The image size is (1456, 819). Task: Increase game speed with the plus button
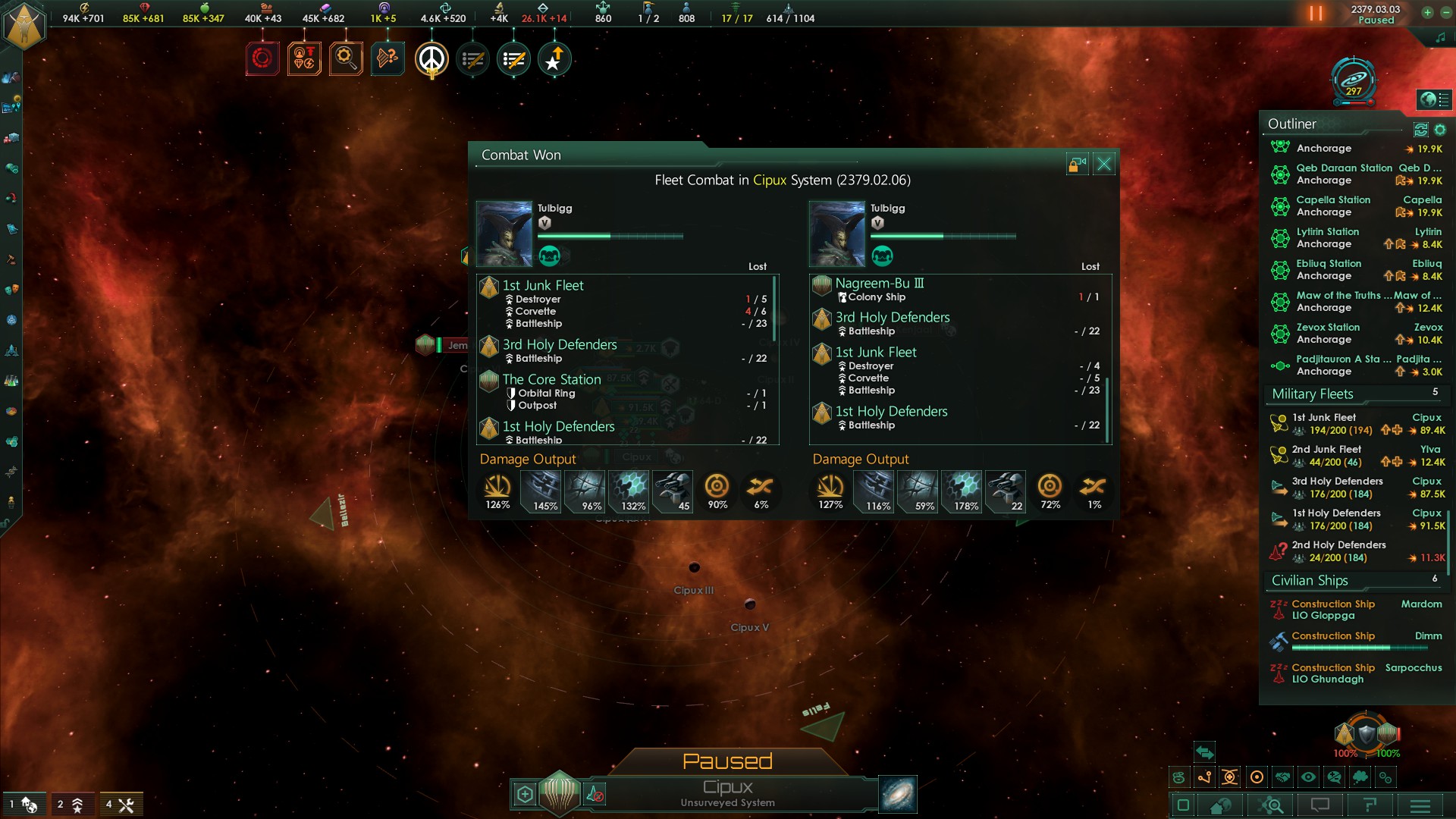[1427, 12]
